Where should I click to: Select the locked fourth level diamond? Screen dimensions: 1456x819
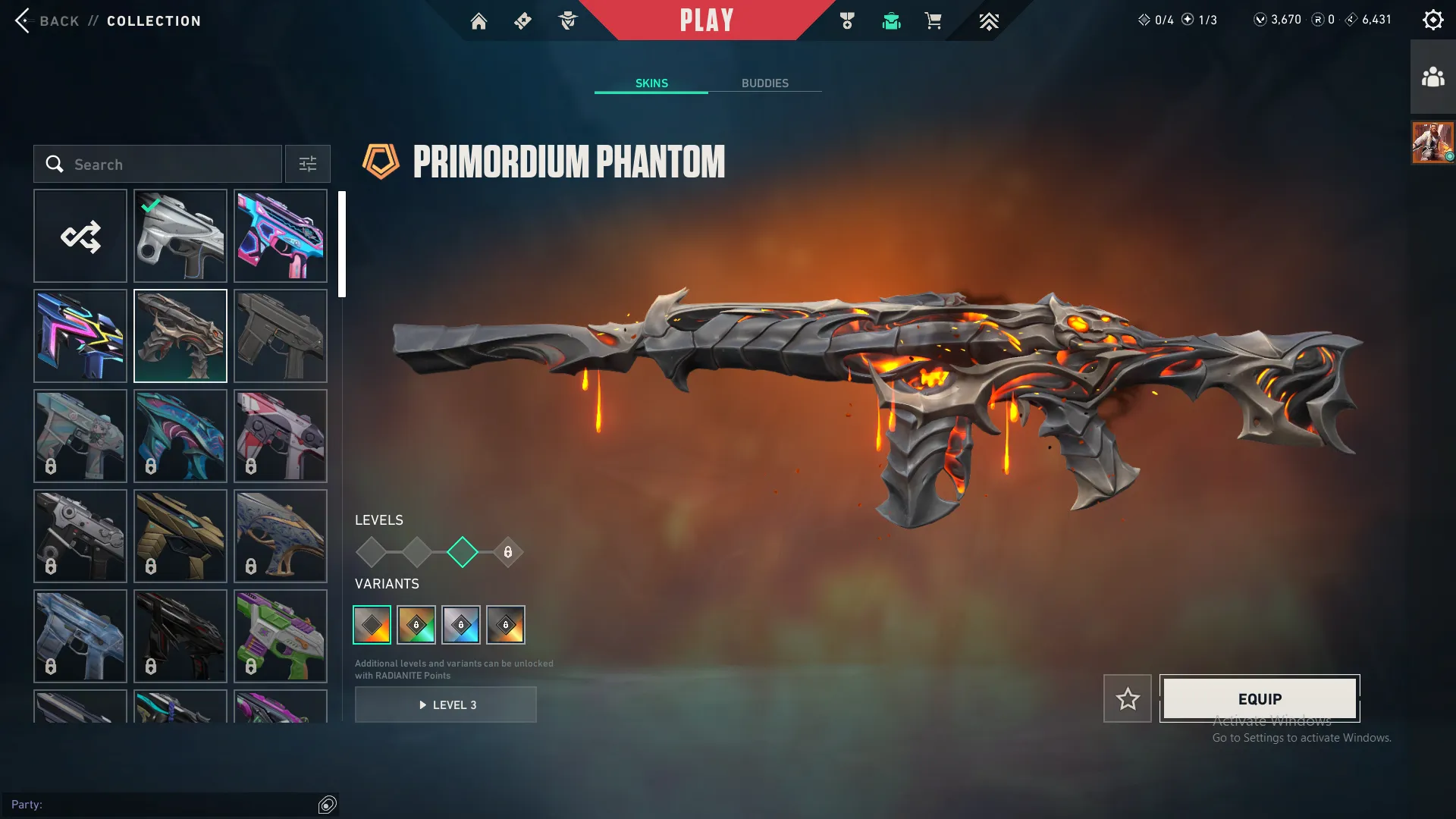pos(507,552)
